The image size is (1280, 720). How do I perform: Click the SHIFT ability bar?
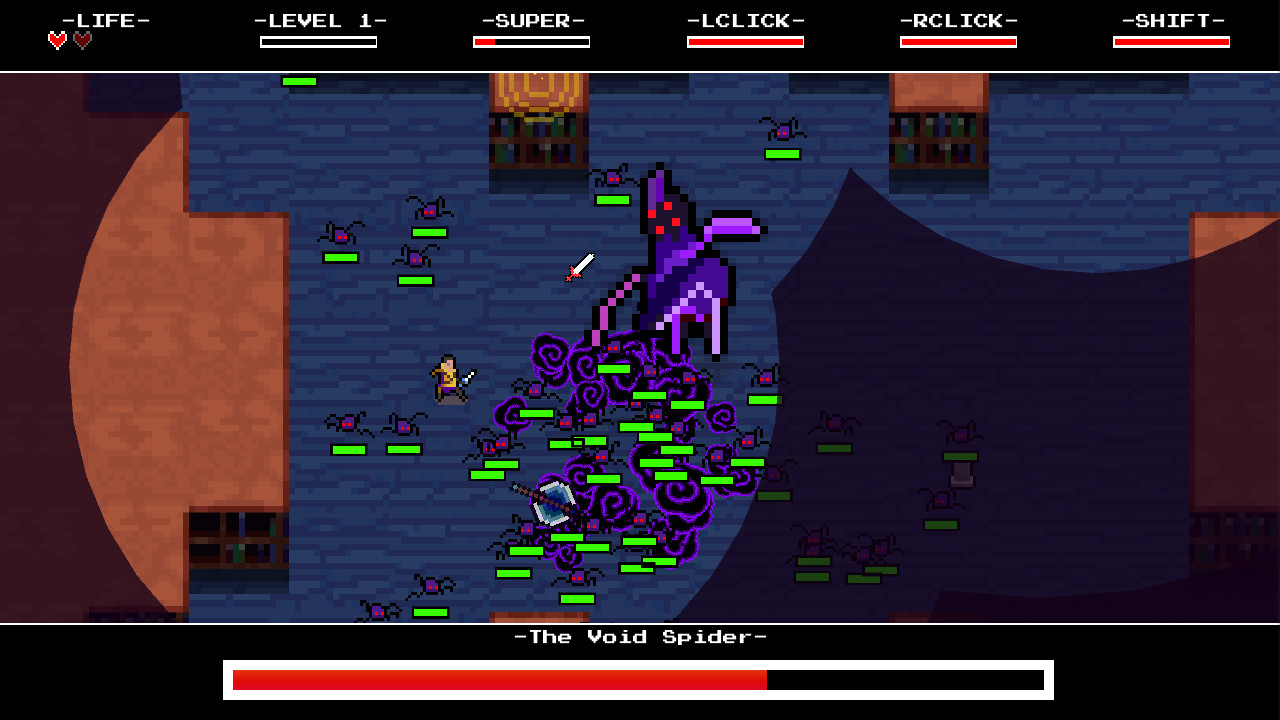pyautogui.click(x=1171, y=41)
